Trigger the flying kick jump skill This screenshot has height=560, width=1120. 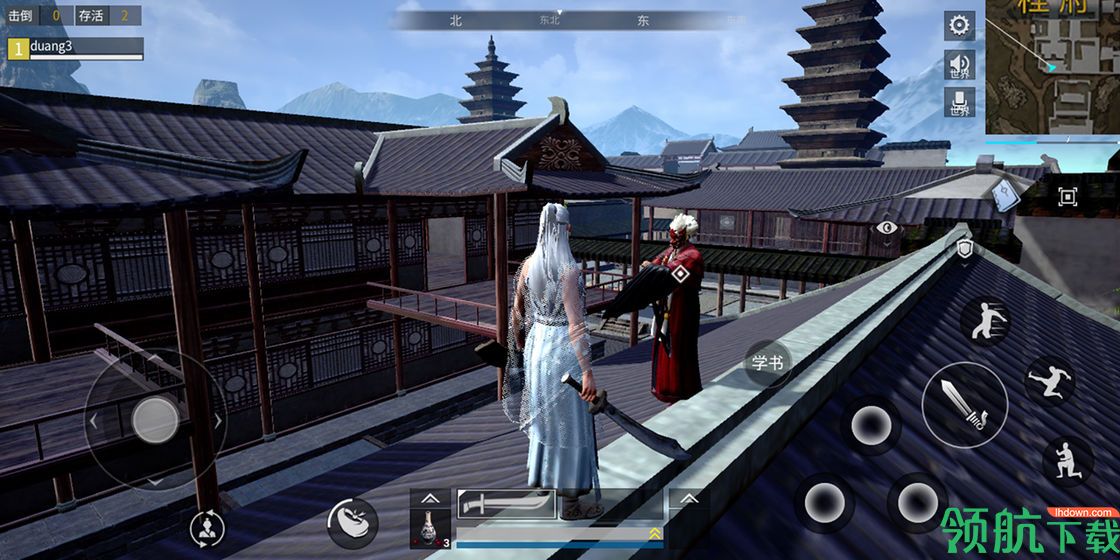pos(1049,380)
